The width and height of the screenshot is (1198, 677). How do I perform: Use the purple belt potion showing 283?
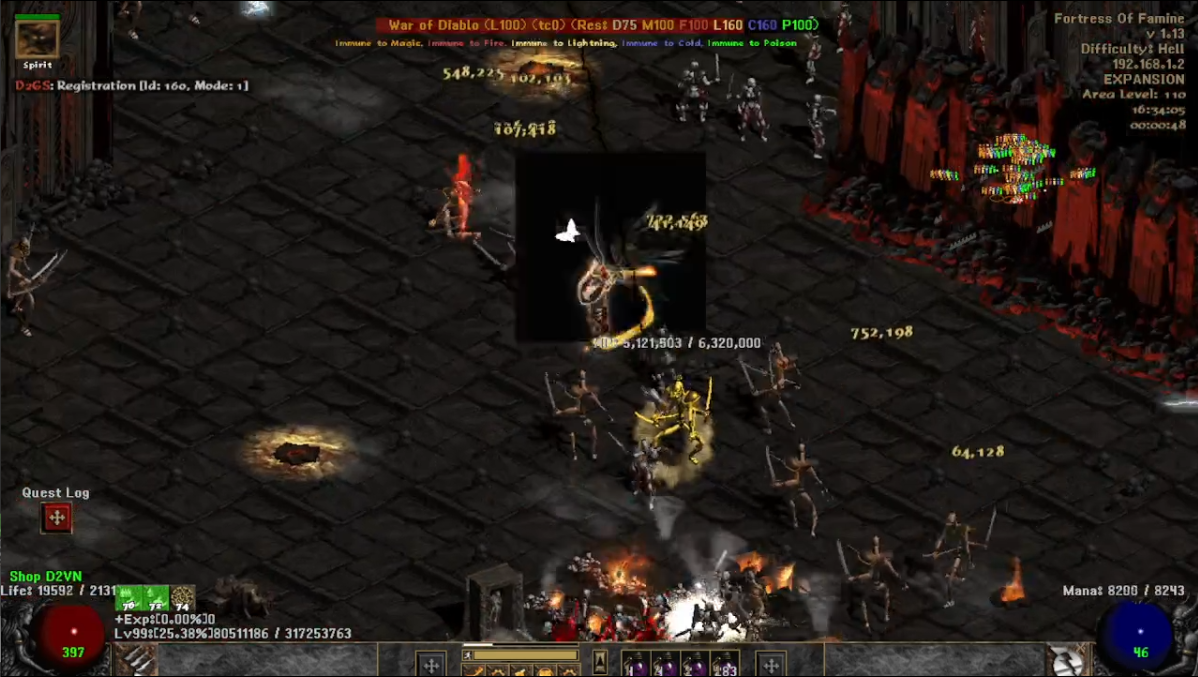point(724,664)
